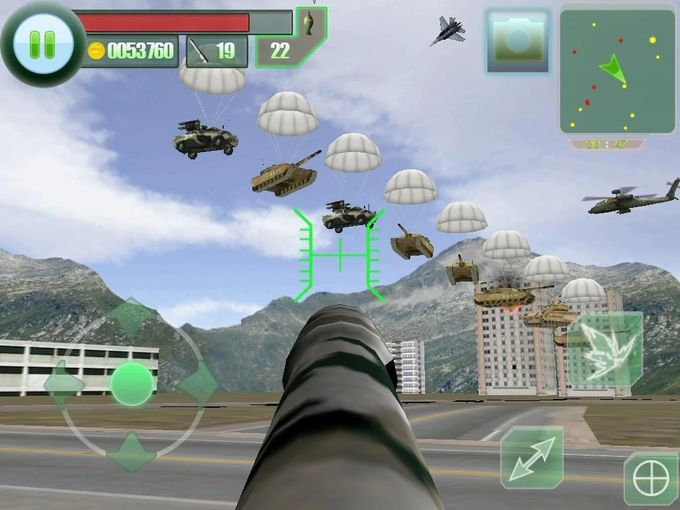
Task: Open the radar minimap
Action: click(x=616, y=73)
